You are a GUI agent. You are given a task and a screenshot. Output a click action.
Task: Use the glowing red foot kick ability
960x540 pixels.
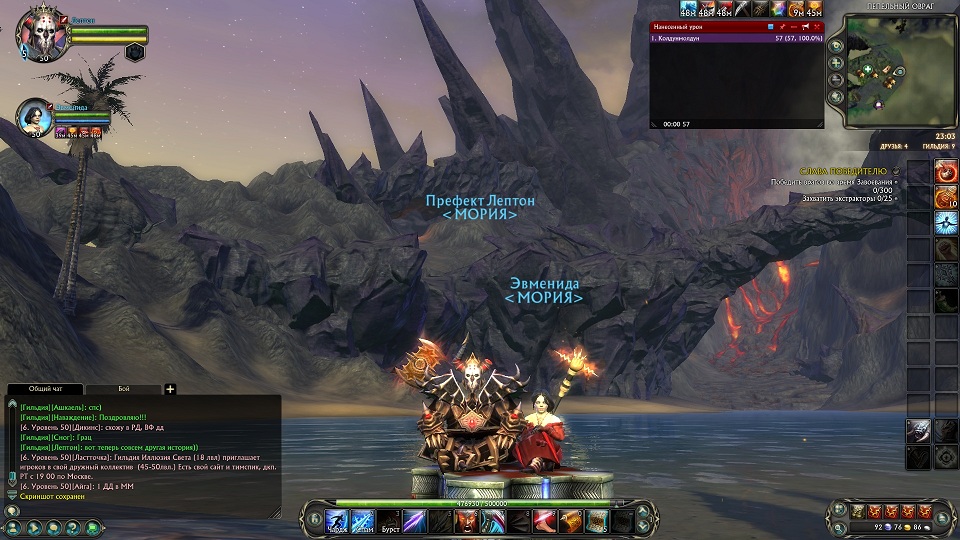tap(545, 520)
